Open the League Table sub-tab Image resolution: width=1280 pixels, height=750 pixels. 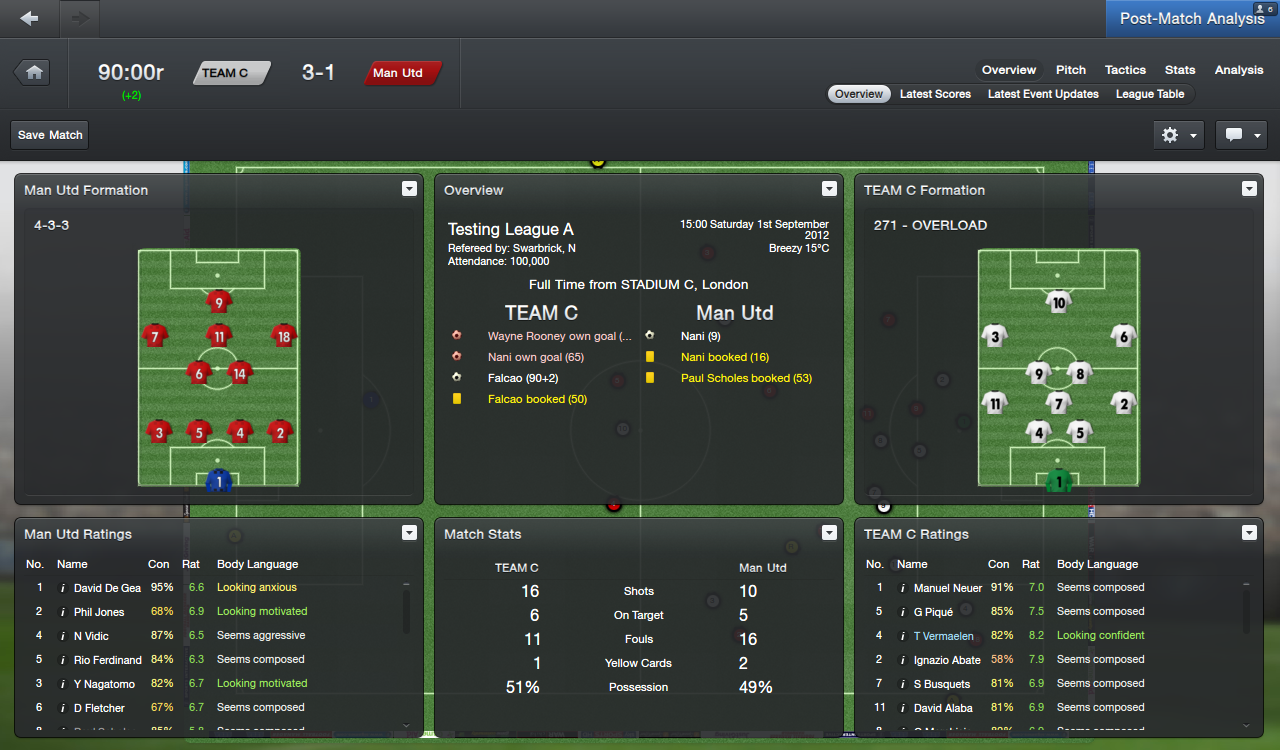pos(1150,94)
